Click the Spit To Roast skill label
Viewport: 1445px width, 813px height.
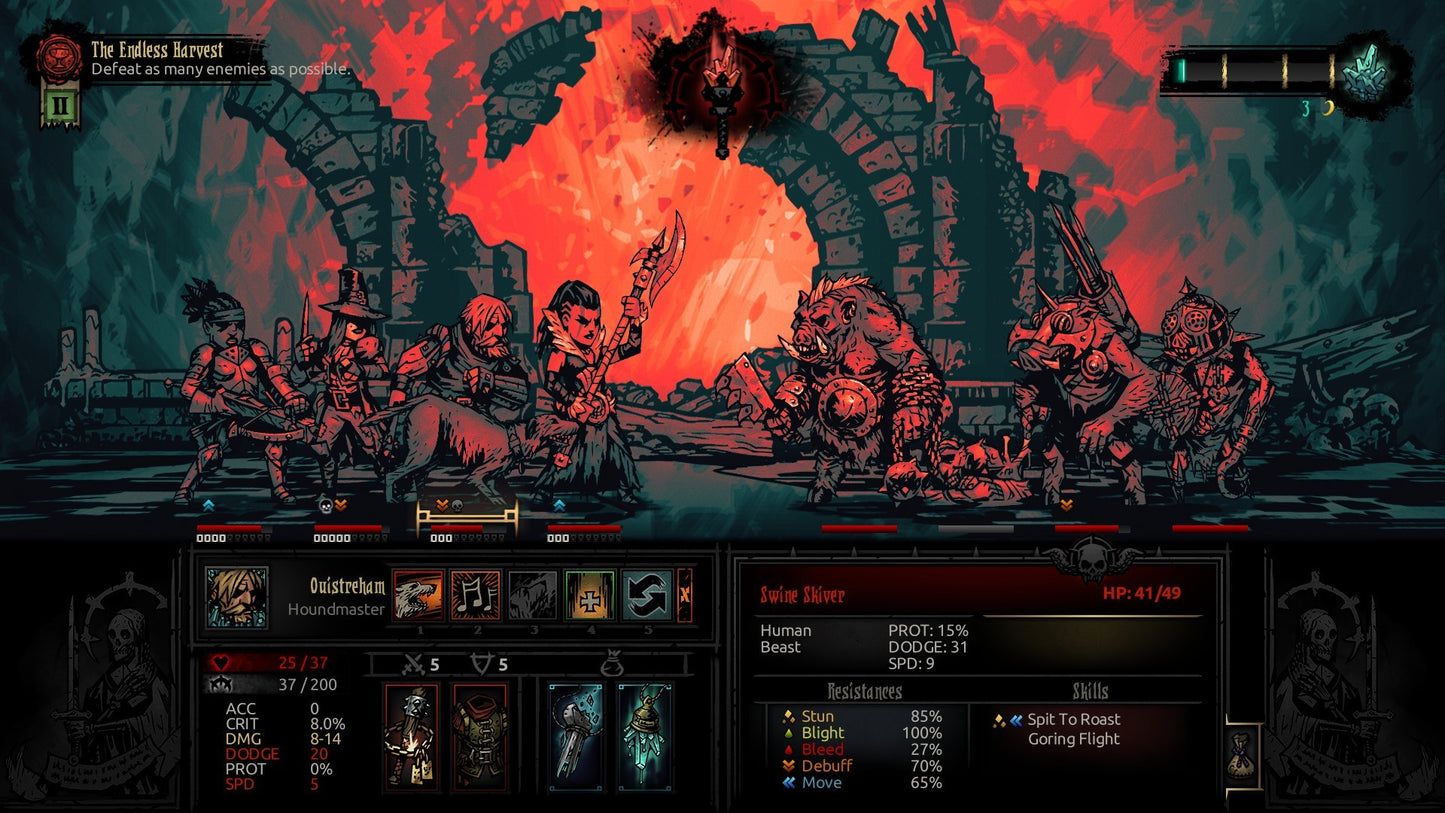pyautogui.click(x=1076, y=719)
